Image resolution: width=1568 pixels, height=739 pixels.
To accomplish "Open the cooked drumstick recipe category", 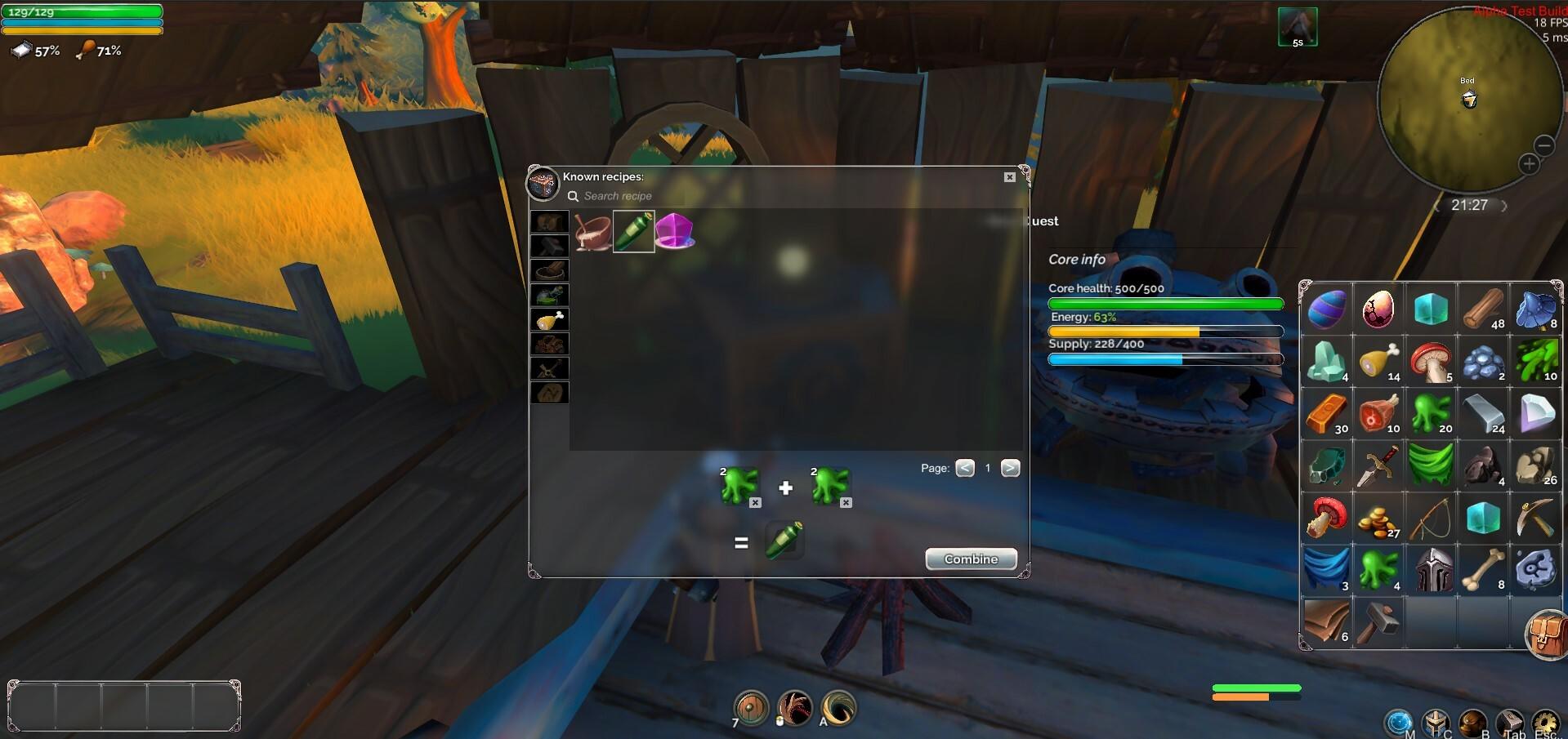I will 549,319.
